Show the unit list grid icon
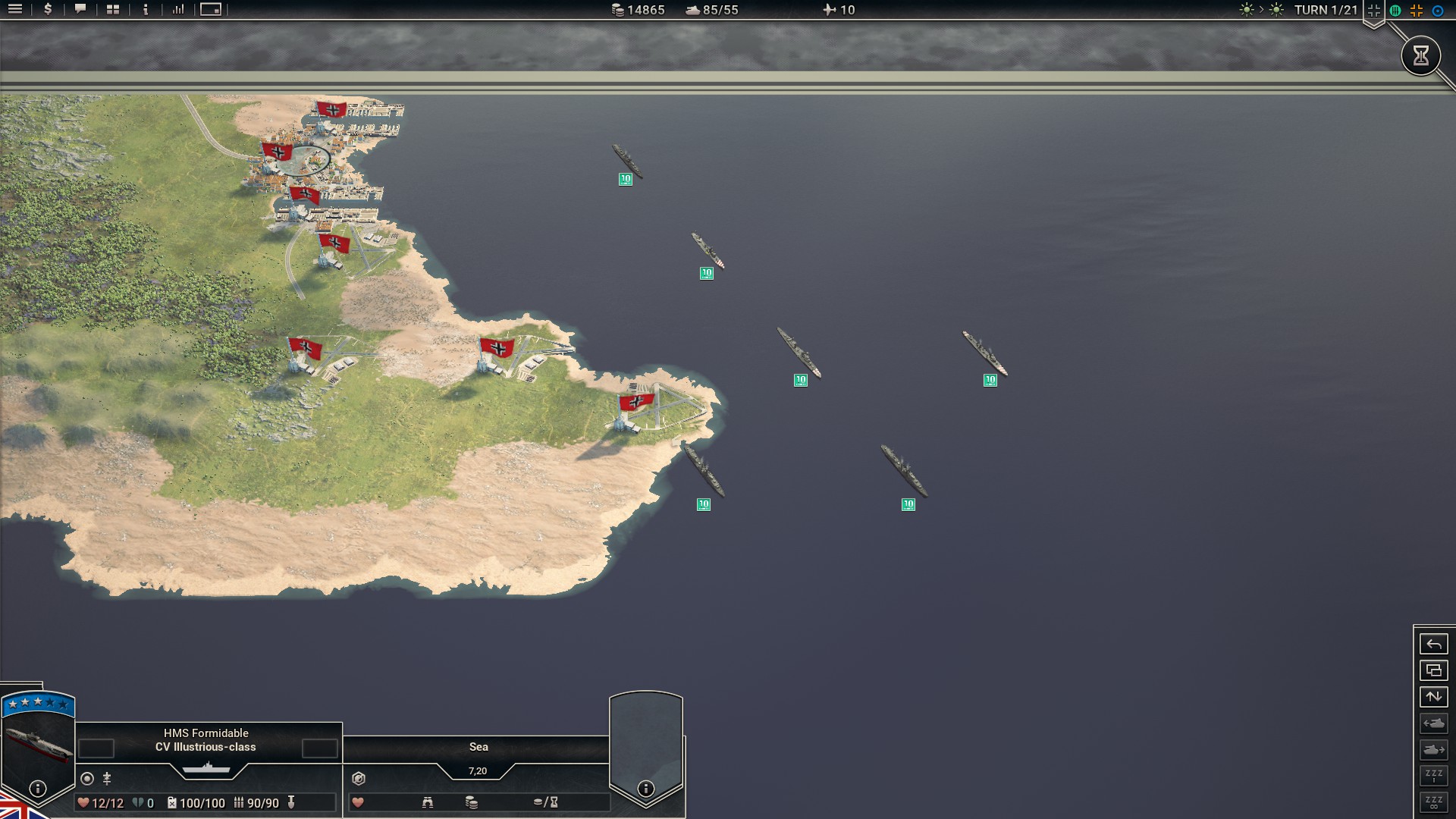The width and height of the screenshot is (1456, 819). [113, 10]
